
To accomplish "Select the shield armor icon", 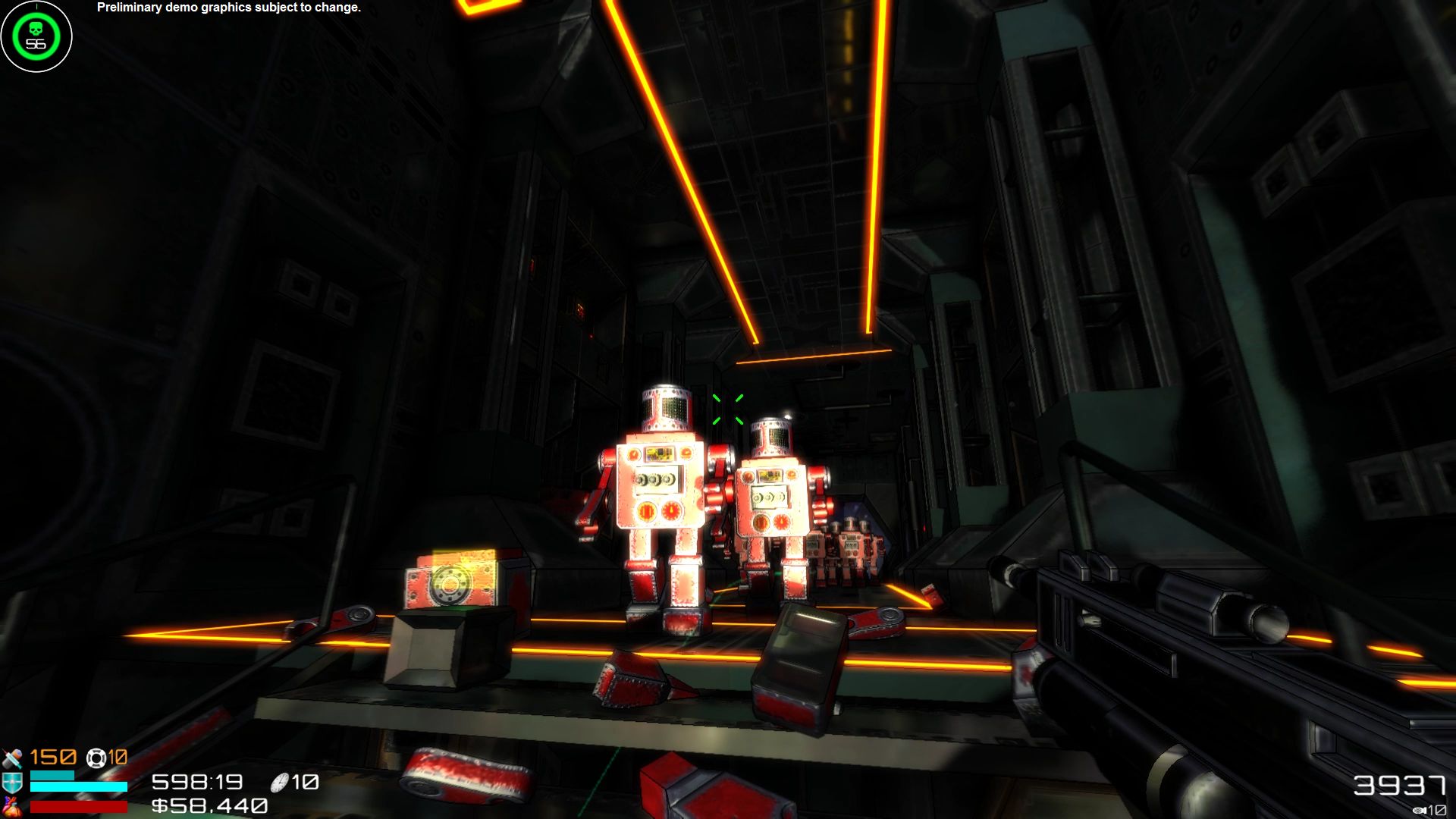I will [x=11, y=782].
